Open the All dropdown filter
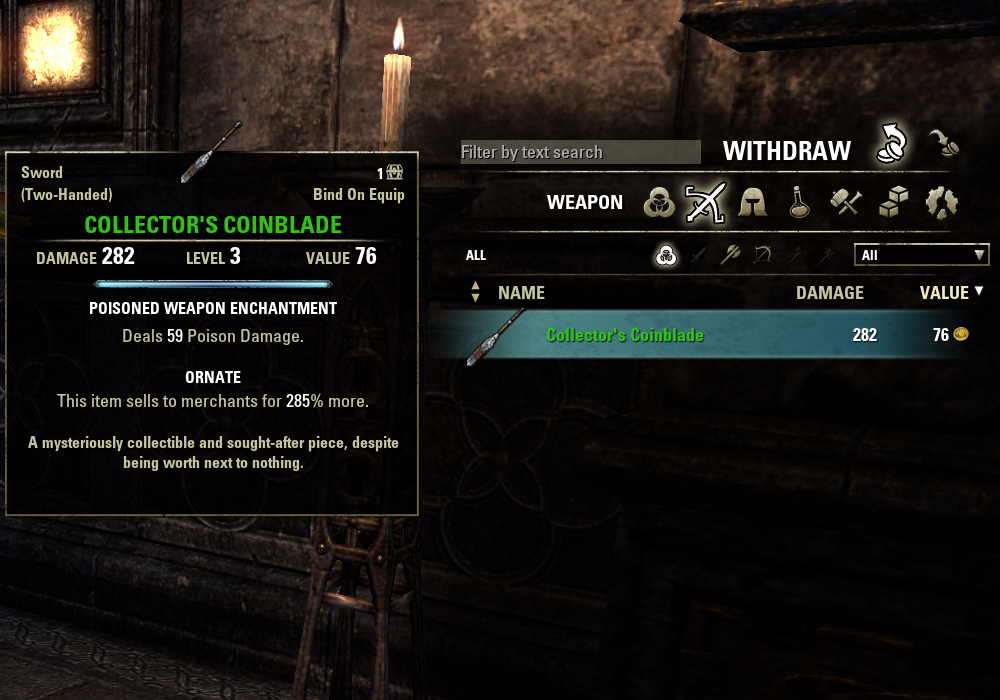 (921, 255)
